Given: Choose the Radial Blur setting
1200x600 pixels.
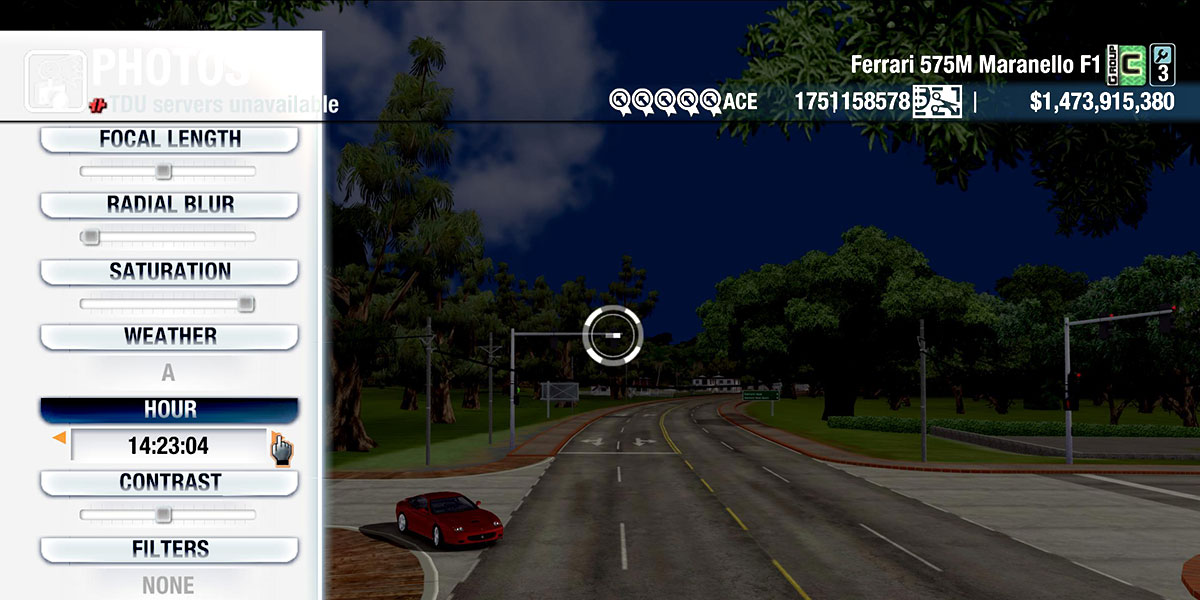Looking at the screenshot, I should (169, 205).
